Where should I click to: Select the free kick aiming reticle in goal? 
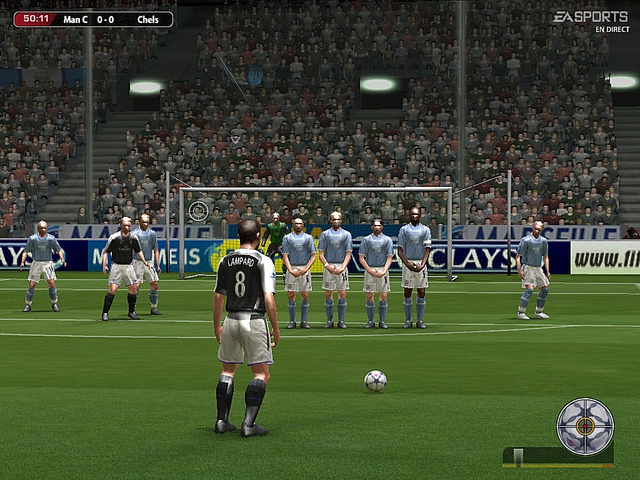point(199,210)
